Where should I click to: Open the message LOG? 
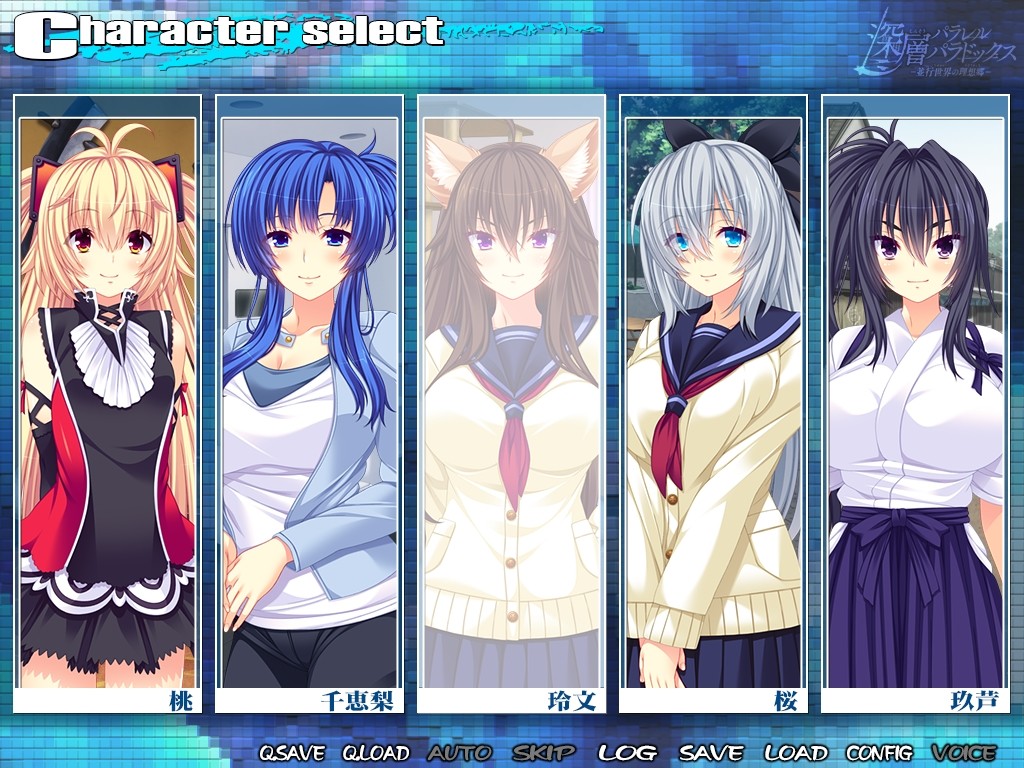coord(627,753)
